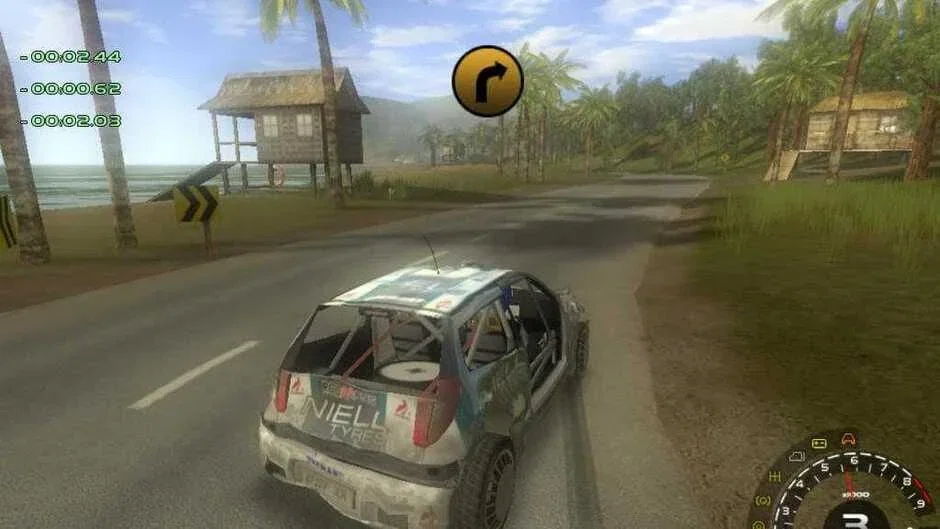Click the right-turn pacenote arrow icon
Screen dimensions: 940x529
[x=487, y=81]
